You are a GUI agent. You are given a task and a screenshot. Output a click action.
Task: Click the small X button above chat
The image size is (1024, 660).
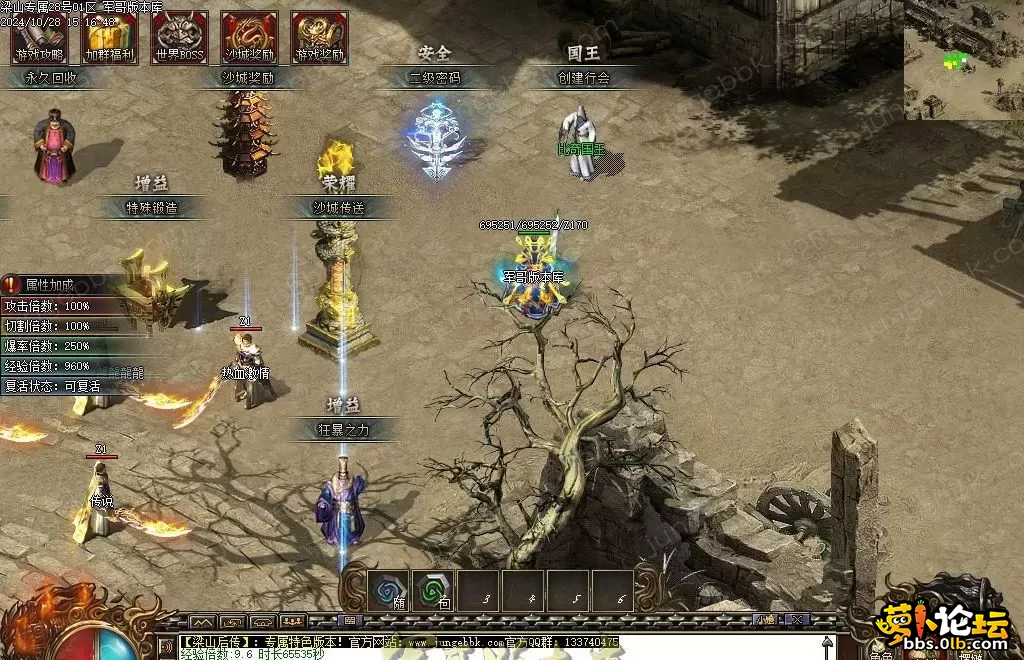[797, 620]
